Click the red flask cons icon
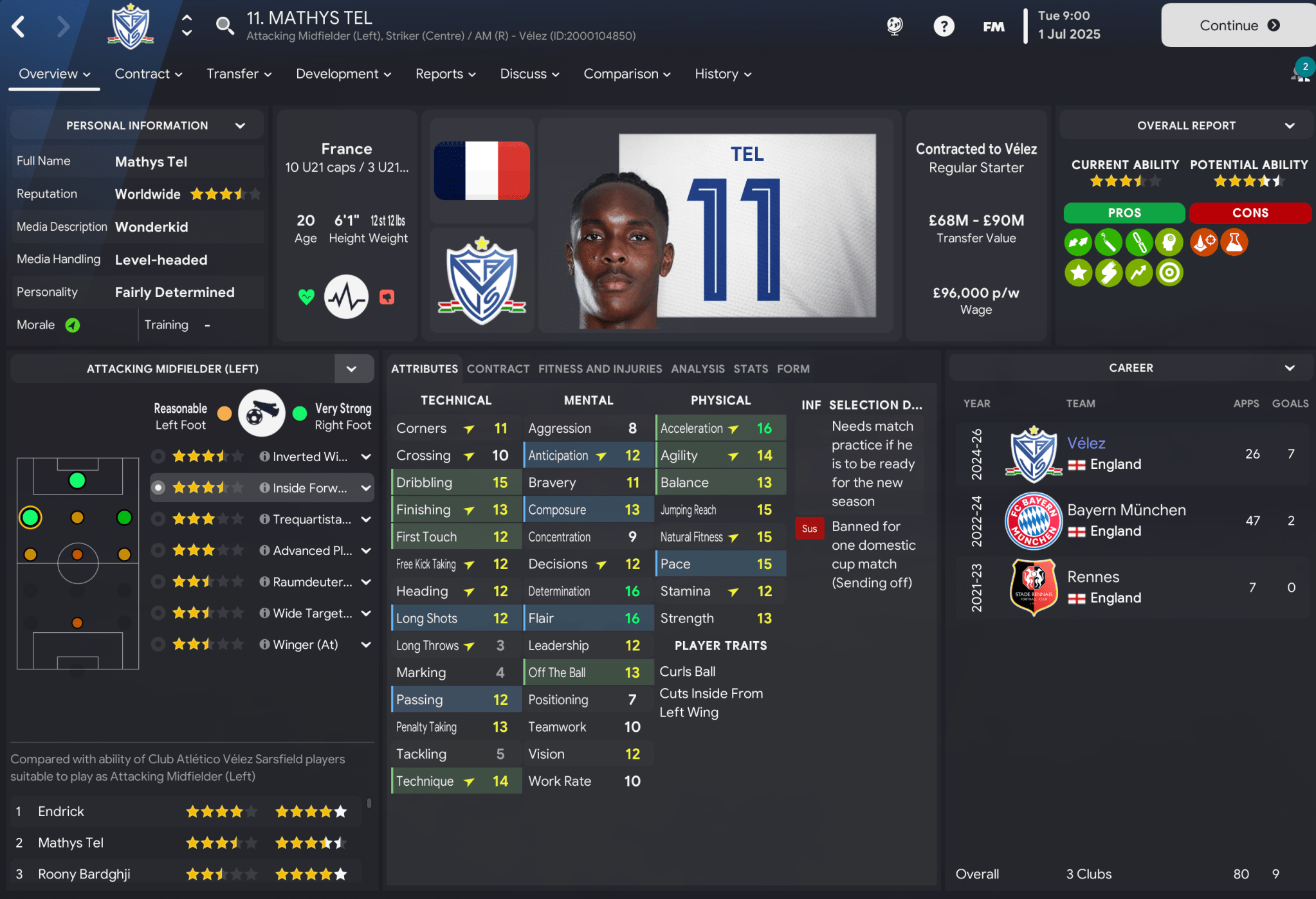Screen dimensions: 1316x899 1234,242
